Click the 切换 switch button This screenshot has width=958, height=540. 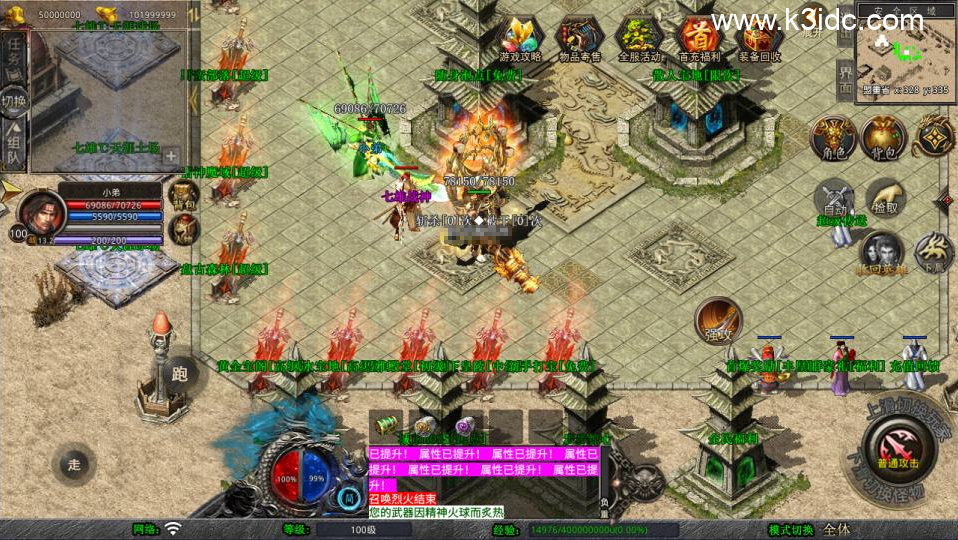pyautogui.click(x=14, y=101)
